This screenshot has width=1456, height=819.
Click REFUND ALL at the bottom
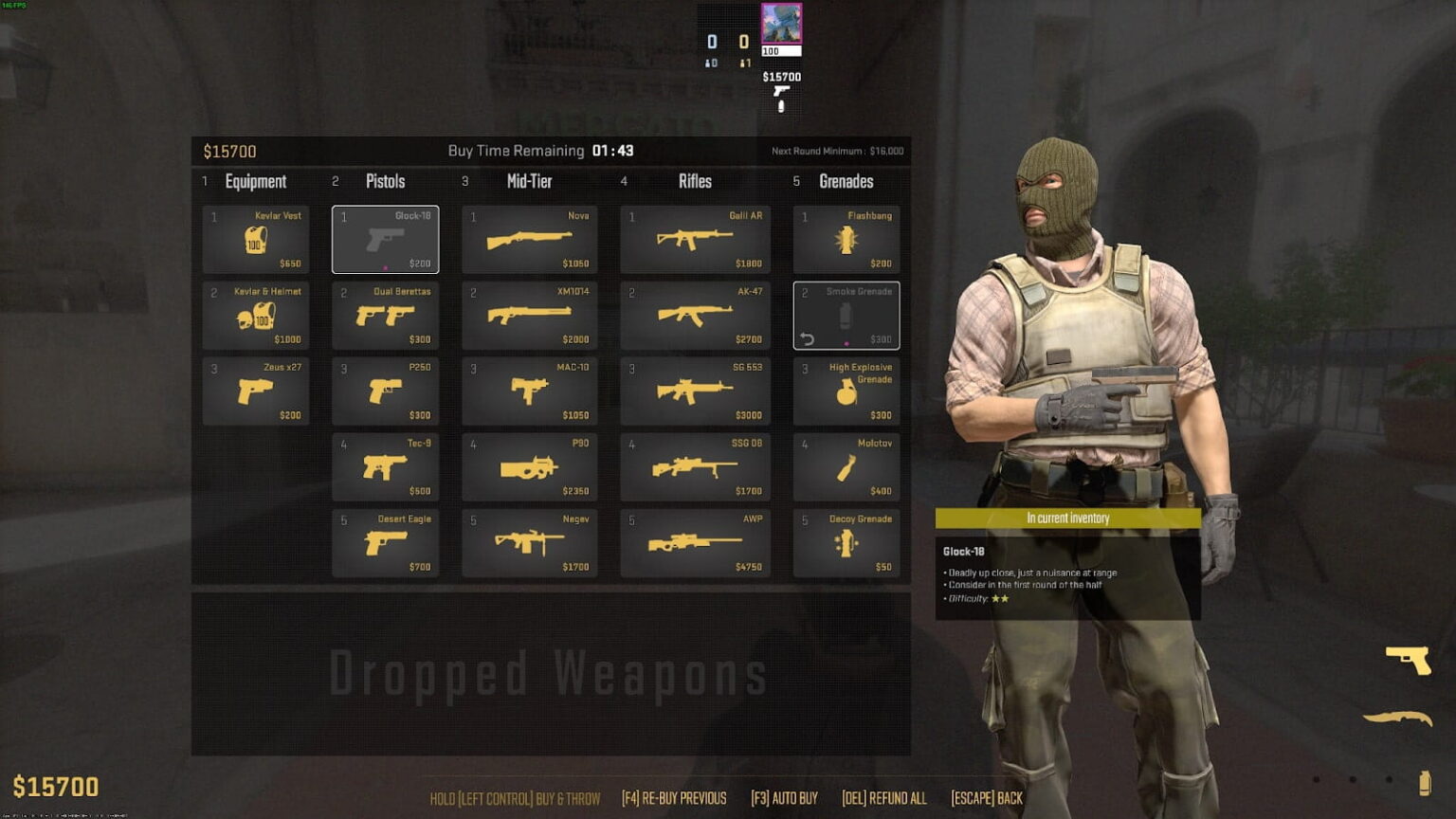pyautogui.click(x=885, y=797)
